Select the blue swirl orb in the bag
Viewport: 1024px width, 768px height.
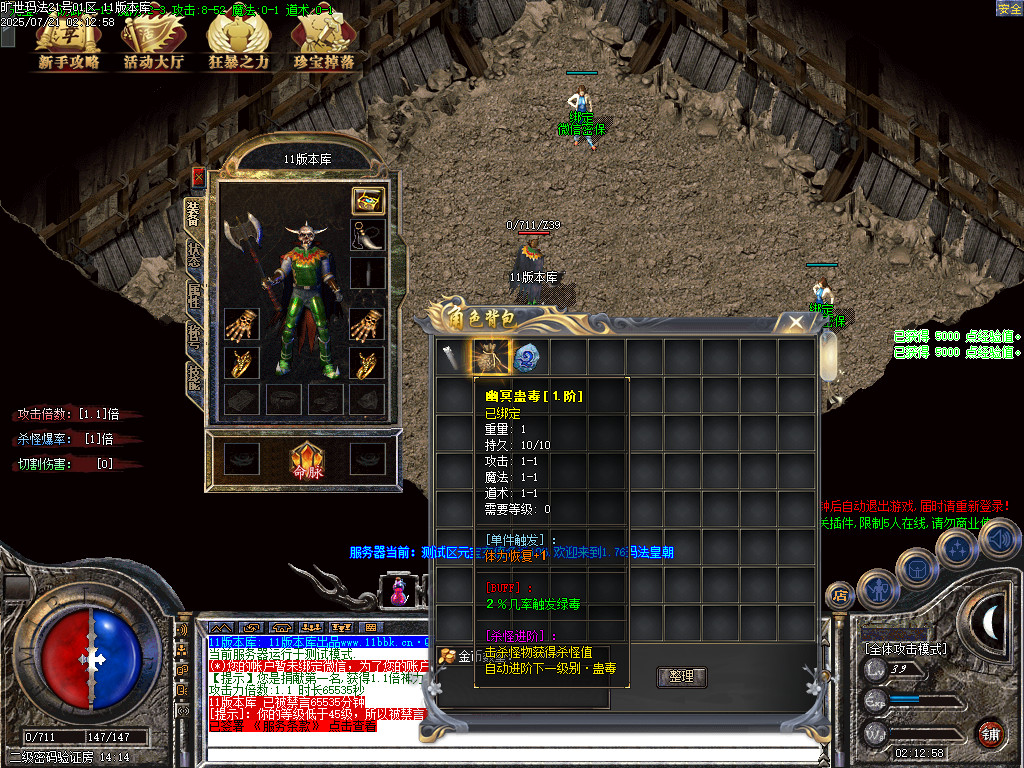(x=528, y=357)
